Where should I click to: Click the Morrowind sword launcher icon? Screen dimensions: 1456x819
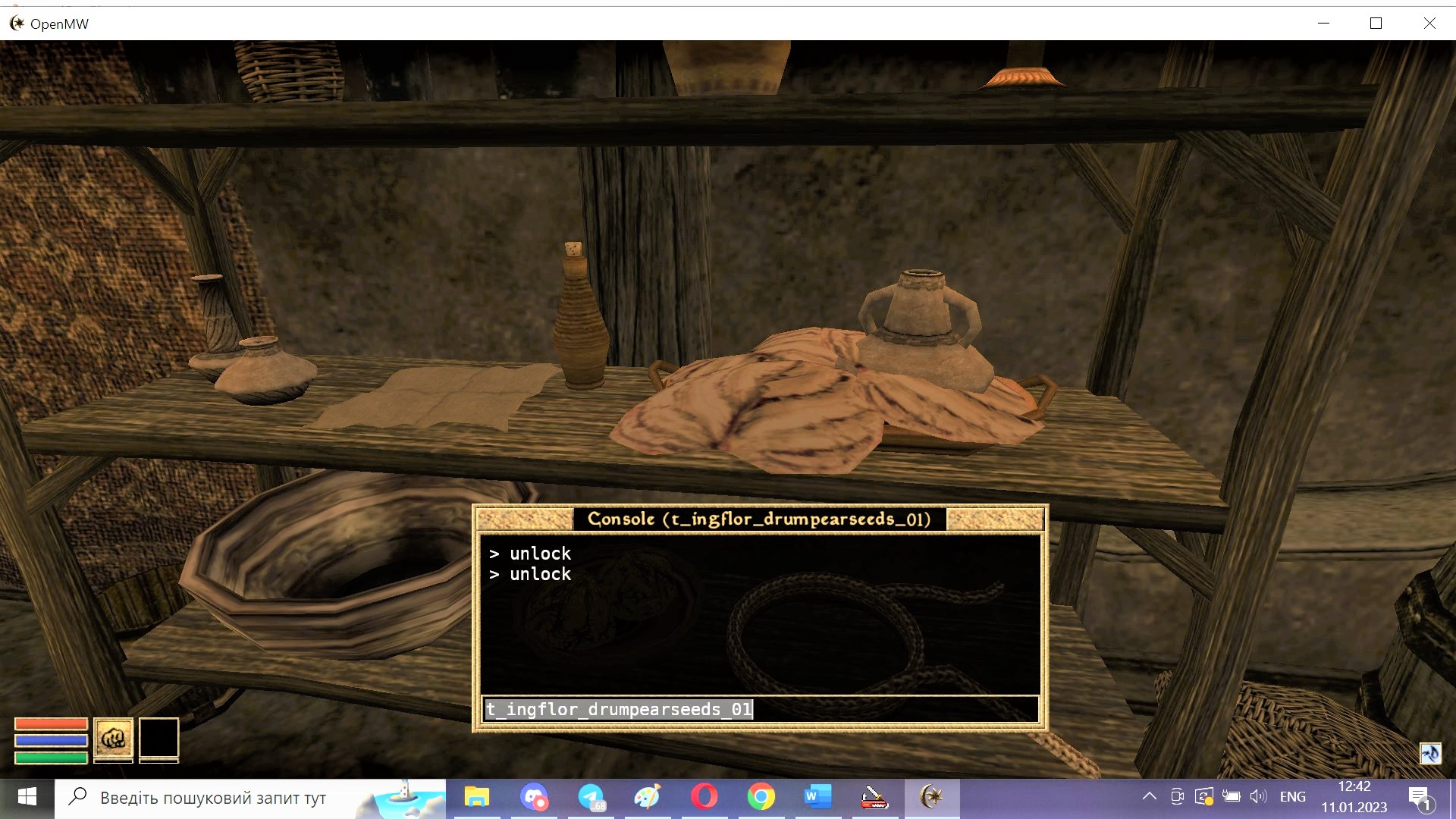(874, 797)
